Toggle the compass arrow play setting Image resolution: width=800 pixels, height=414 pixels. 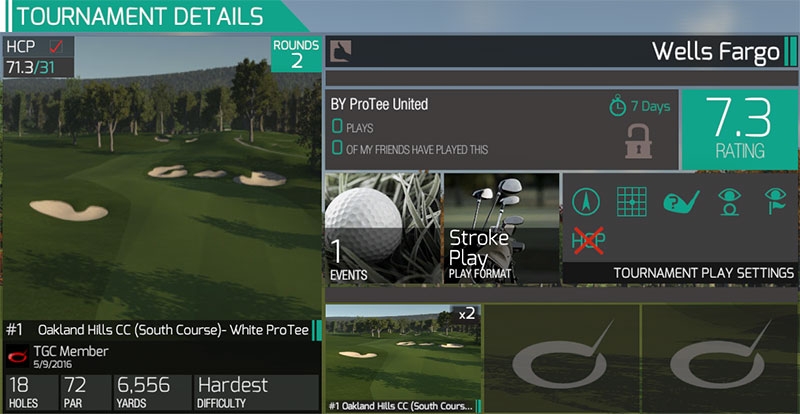coord(589,201)
